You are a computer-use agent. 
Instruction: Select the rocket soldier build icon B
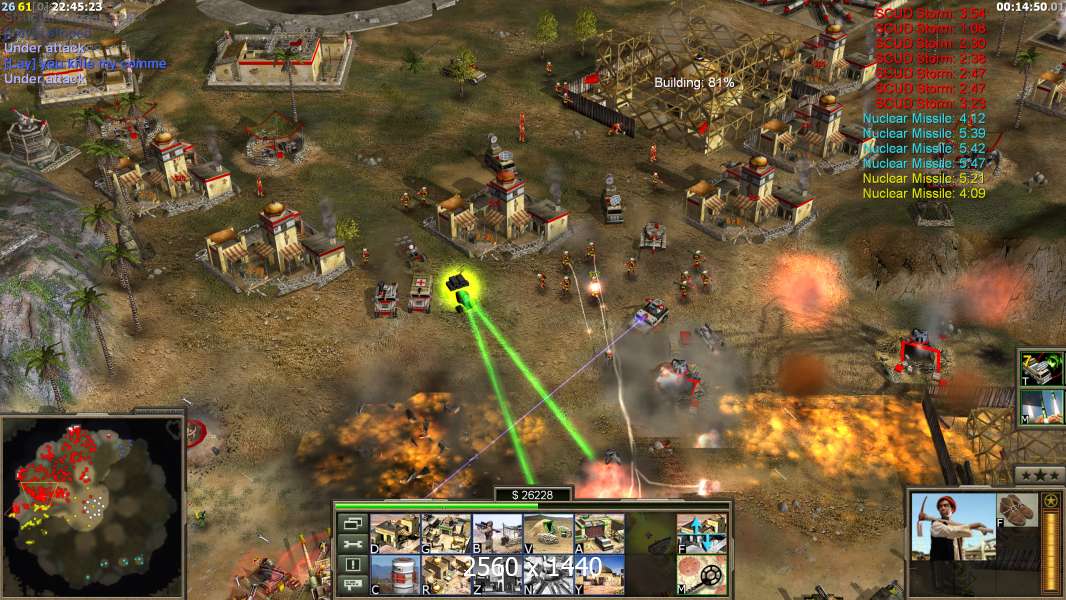(497, 533)
